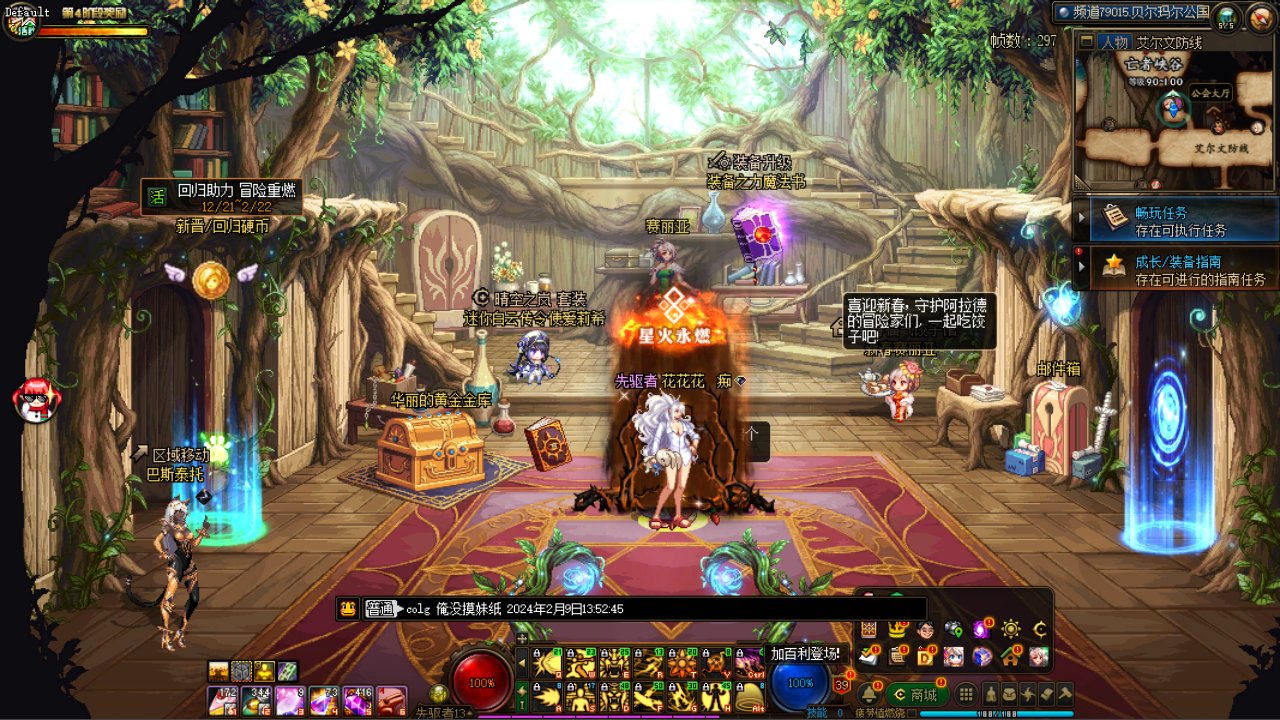The width and height of the screenshot is (1280, 720).
Task: Open the 回归助力 冒险重燃 event banner
Action: pyautogui.click(x=222, y=196)
